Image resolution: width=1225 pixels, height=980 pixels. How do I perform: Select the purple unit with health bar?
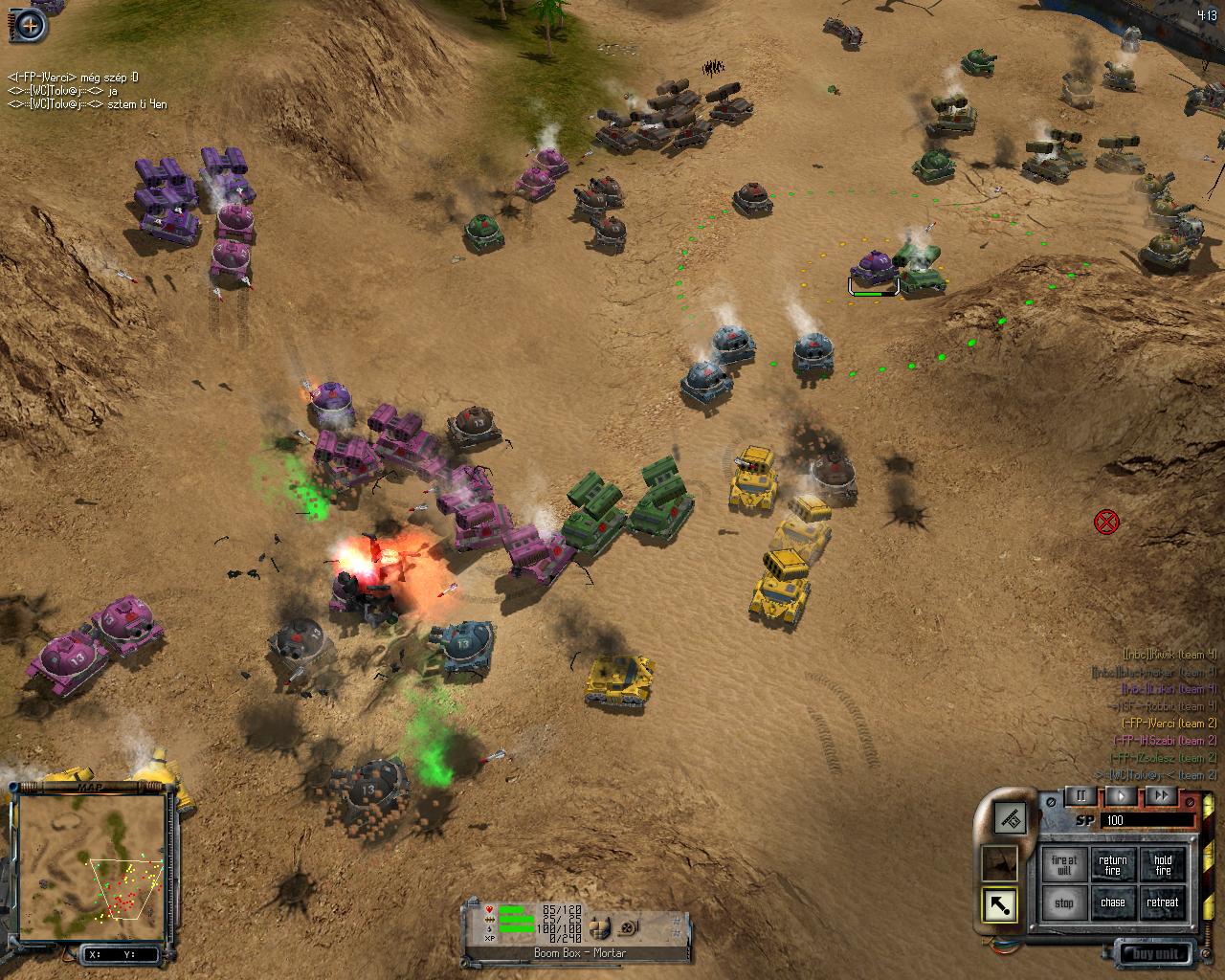[873, 266]
